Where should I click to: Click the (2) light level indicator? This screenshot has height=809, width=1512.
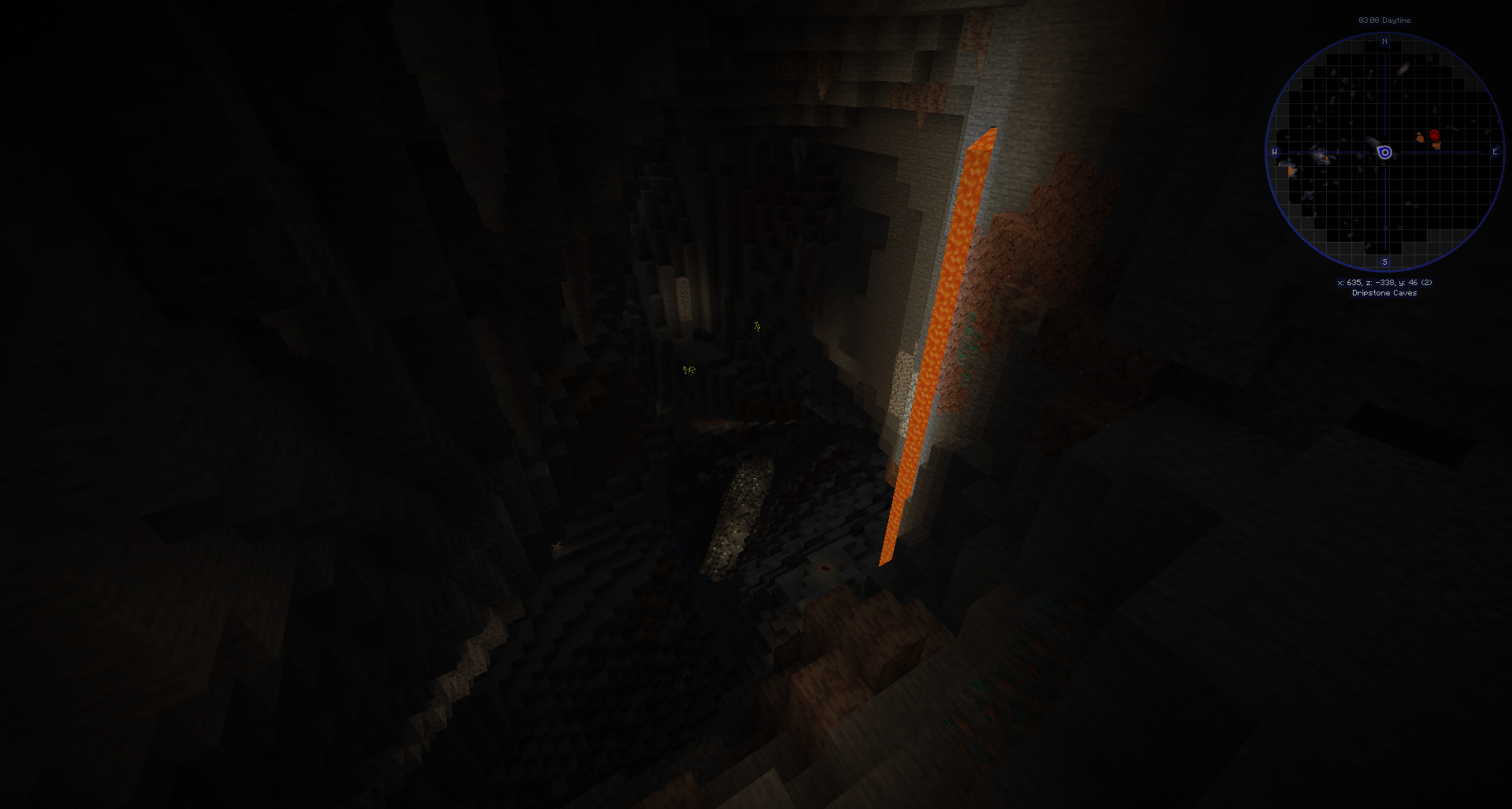click(1427, 282)
